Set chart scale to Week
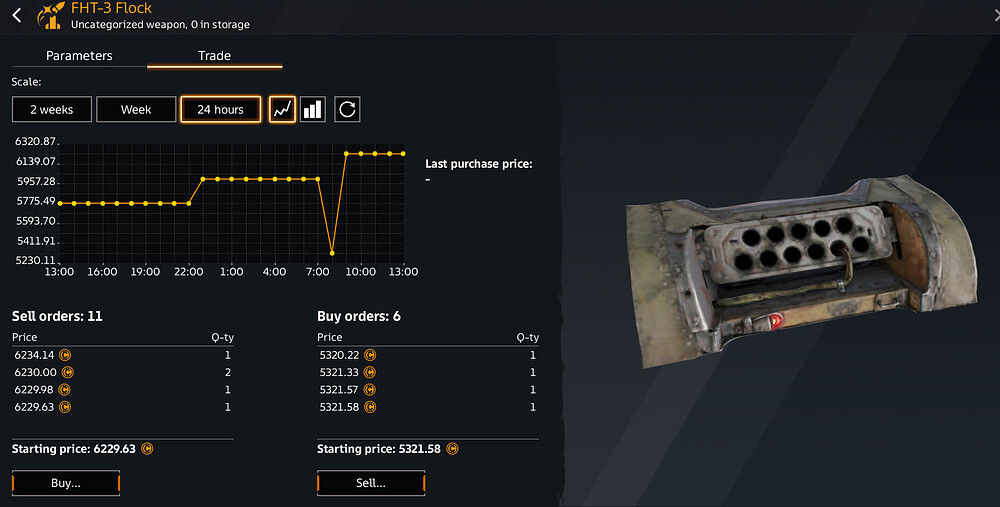The height and width of the screenshot is (507, 1000). click(x=136, y=109)
